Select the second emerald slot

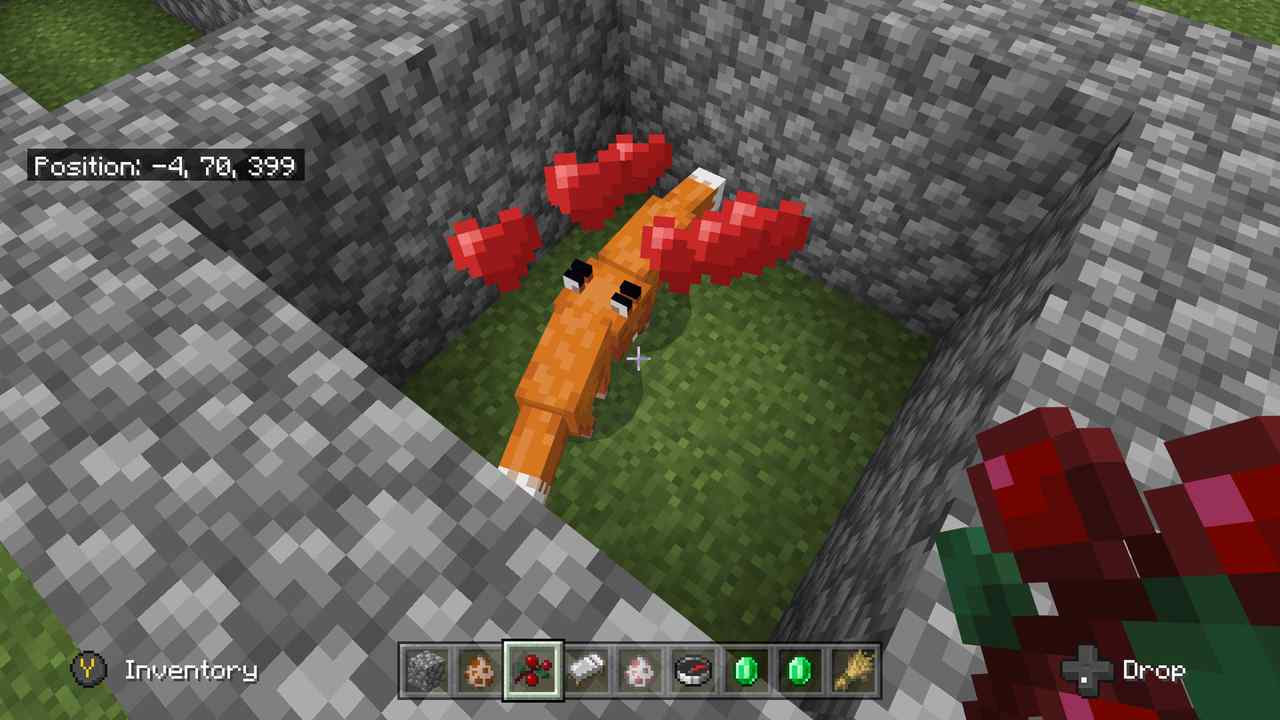pyautogui.click(x=800, y=670)
